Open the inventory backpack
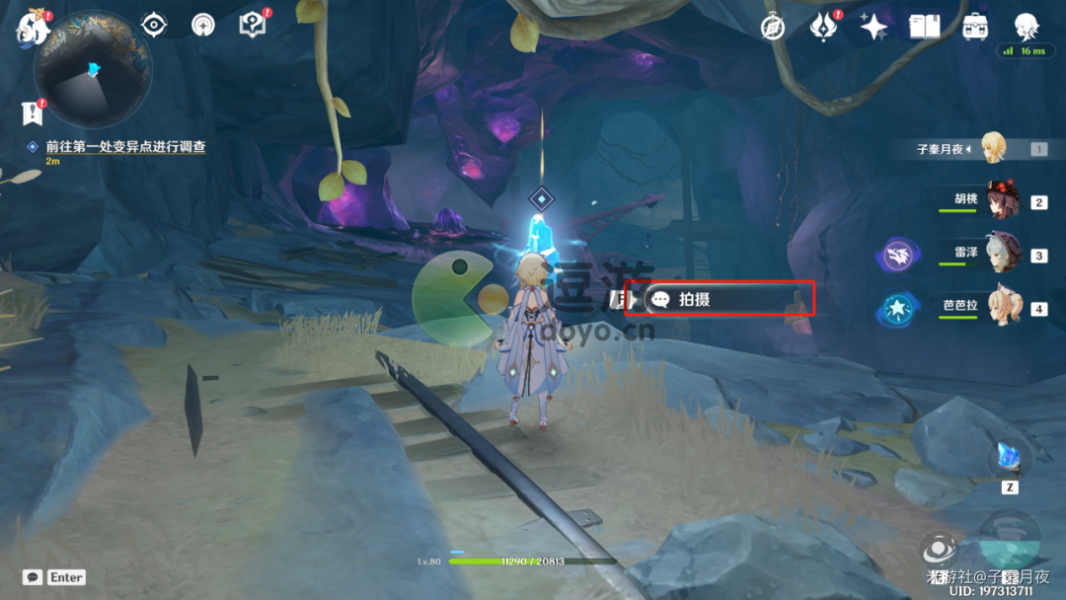Image resolution: width=1066 pixels, height=600 pixels. point(976,27)
